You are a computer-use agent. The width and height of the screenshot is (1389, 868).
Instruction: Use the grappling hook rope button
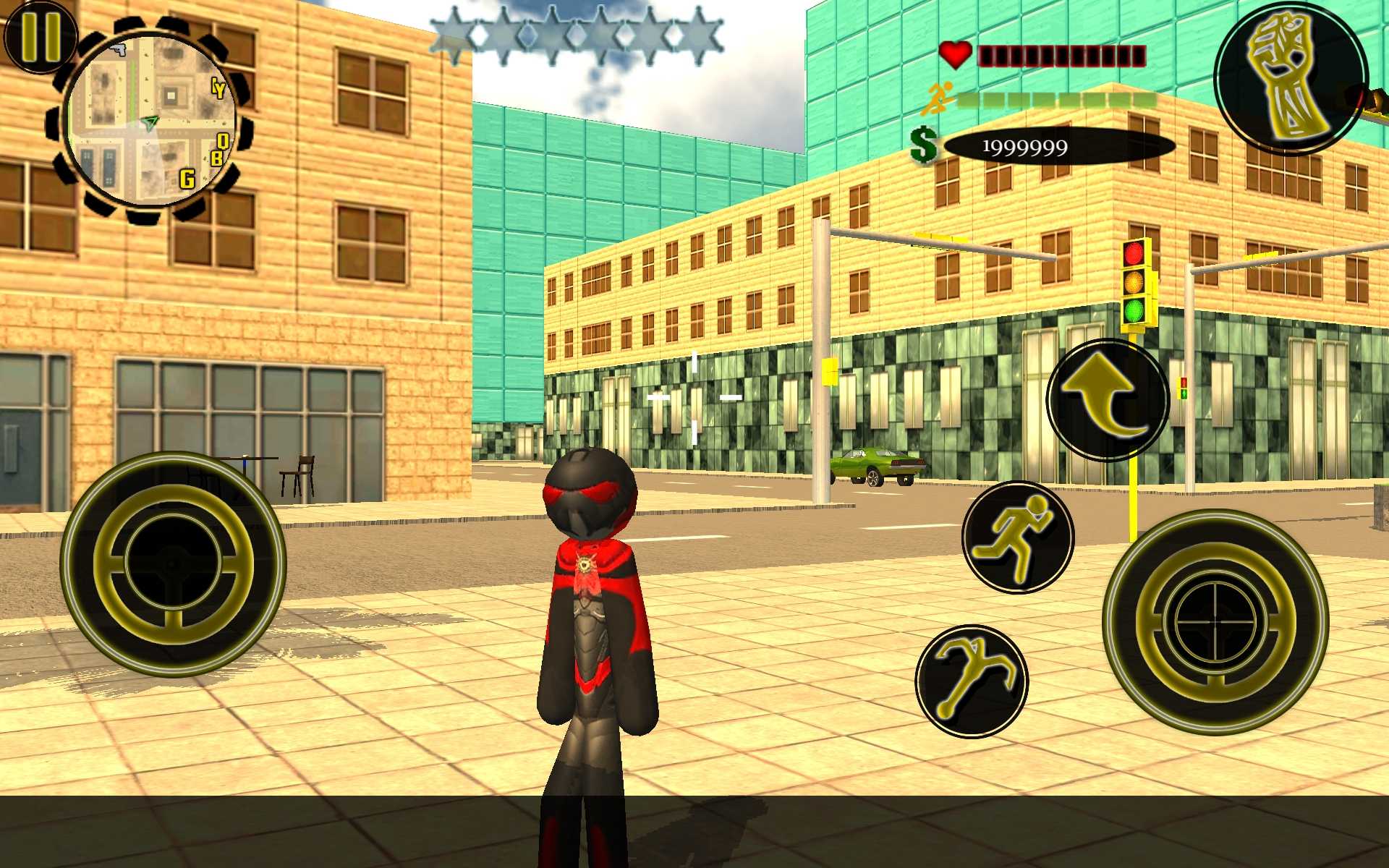point(972,681)
